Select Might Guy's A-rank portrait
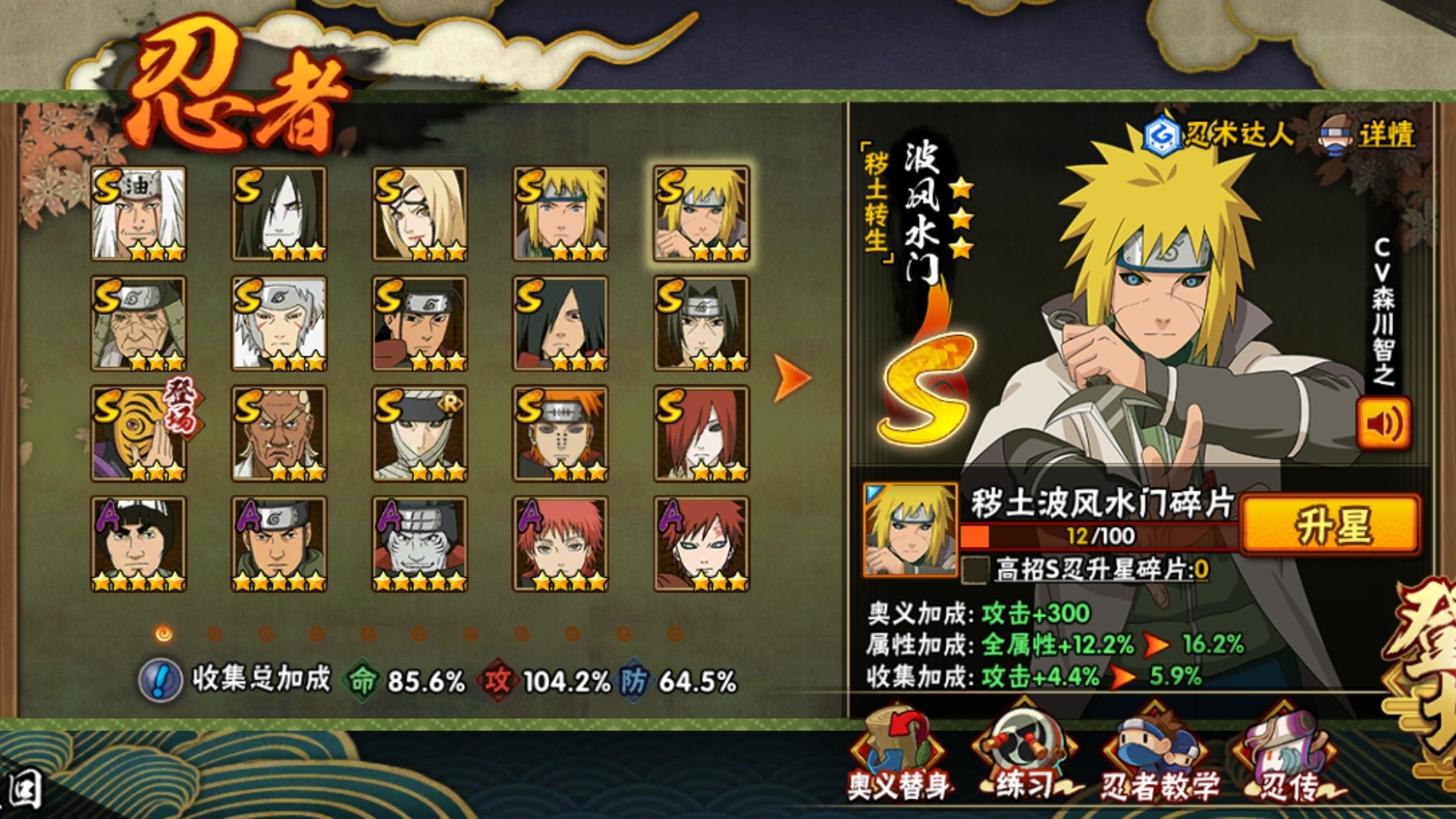1456x819 pixels. point(138,544)
